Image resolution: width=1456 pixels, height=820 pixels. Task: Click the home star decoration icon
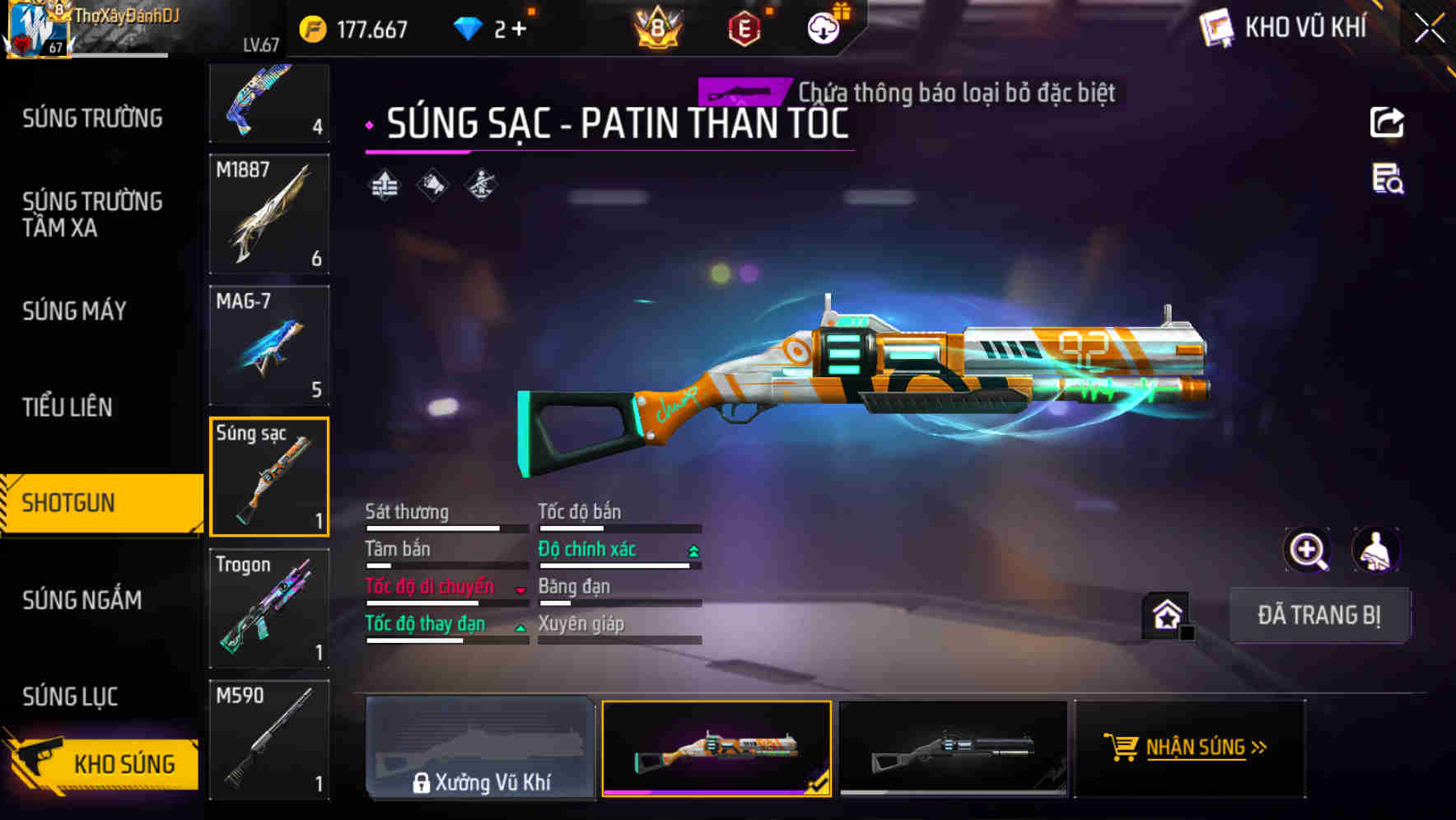(x=1165, y=614)
